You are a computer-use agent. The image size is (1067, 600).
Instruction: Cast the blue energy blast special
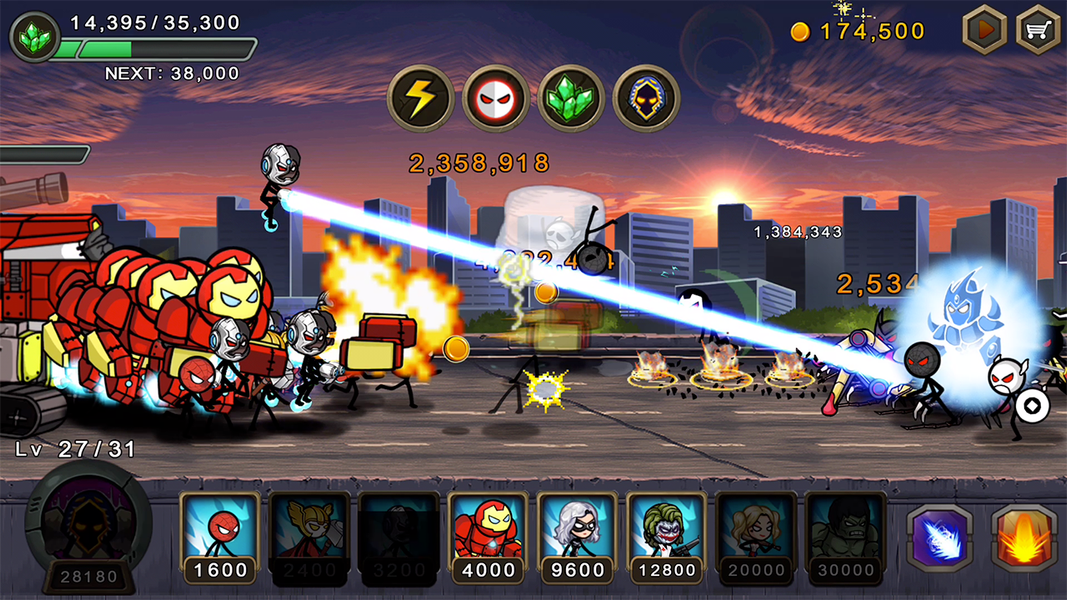pos(939,539)
